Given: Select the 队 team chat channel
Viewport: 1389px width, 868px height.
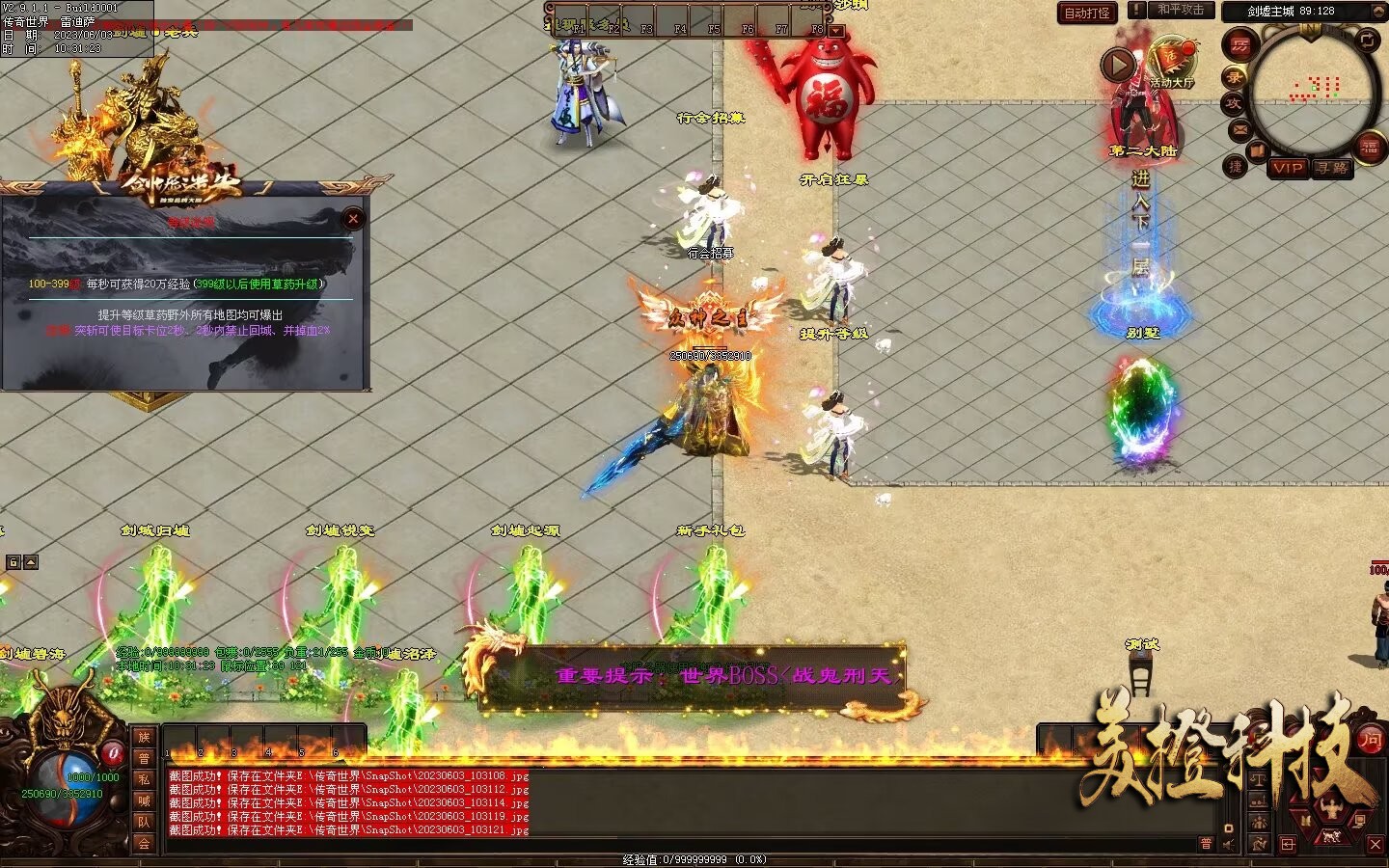Looking at the screenshot, I should click(x=144, y=822).
